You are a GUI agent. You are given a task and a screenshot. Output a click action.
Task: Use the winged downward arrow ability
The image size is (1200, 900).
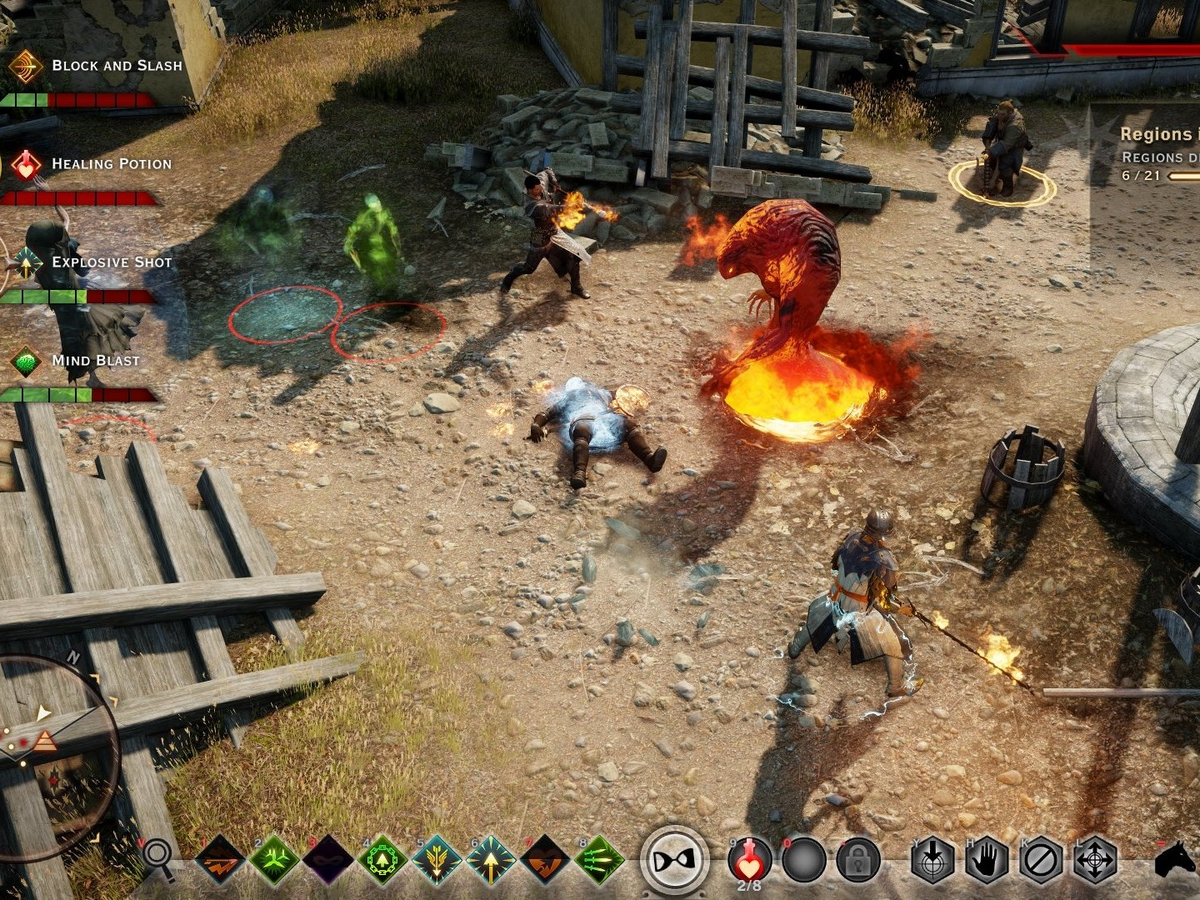coord(437,860)
